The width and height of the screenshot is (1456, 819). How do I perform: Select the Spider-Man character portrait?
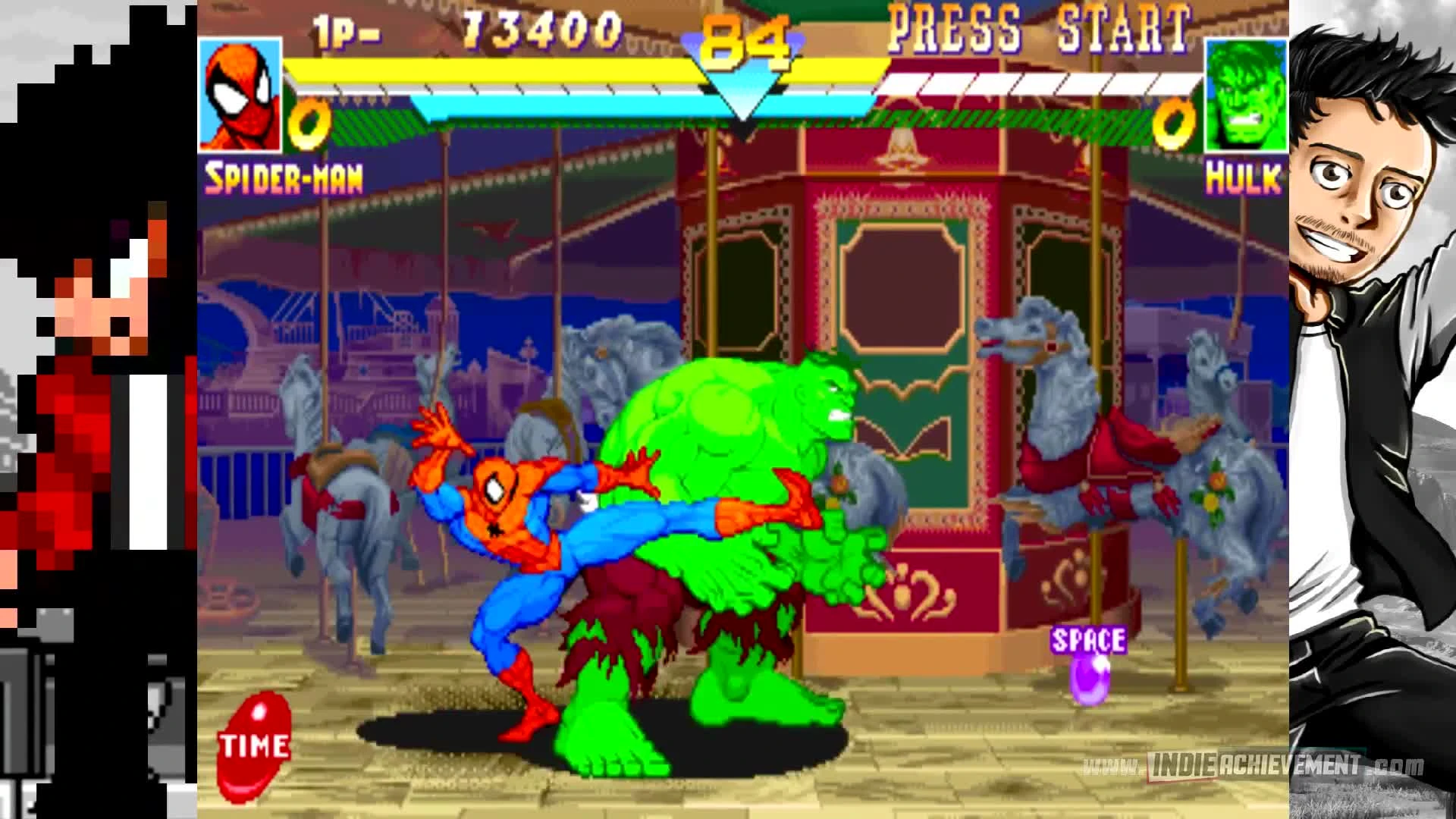[x=239, y=95]
